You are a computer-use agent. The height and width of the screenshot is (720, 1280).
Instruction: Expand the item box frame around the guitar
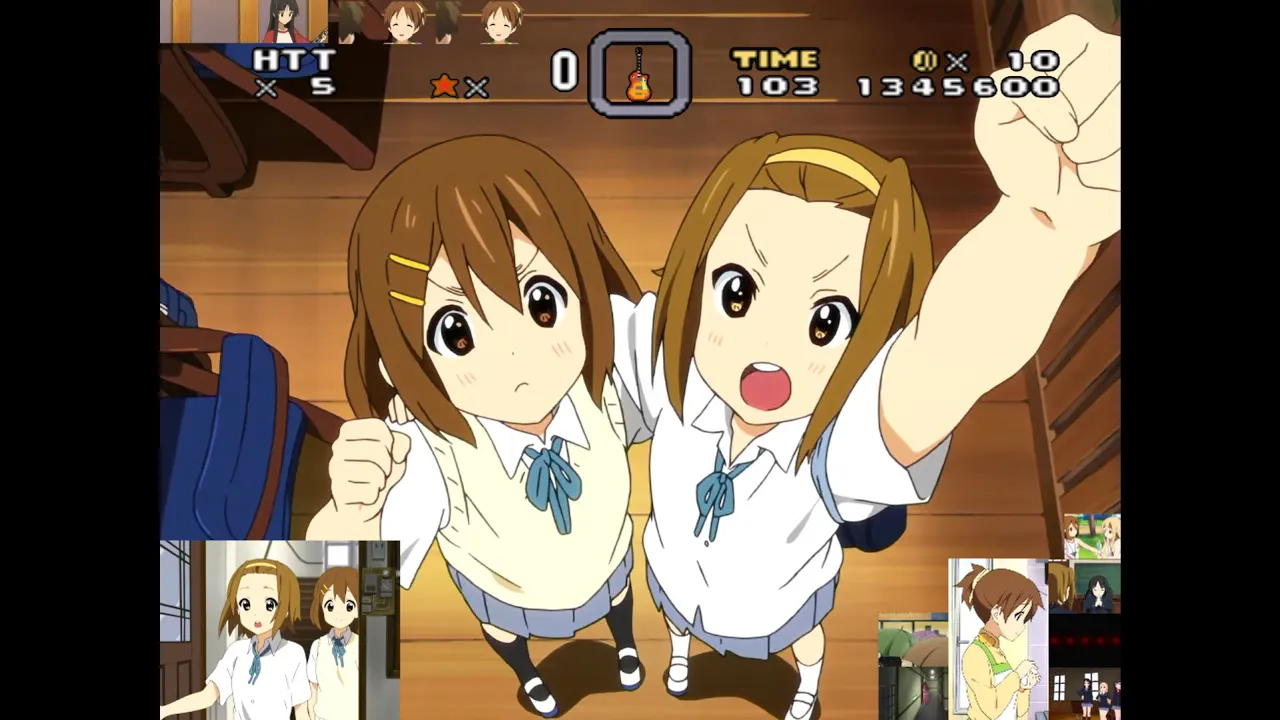pos(640,75)
